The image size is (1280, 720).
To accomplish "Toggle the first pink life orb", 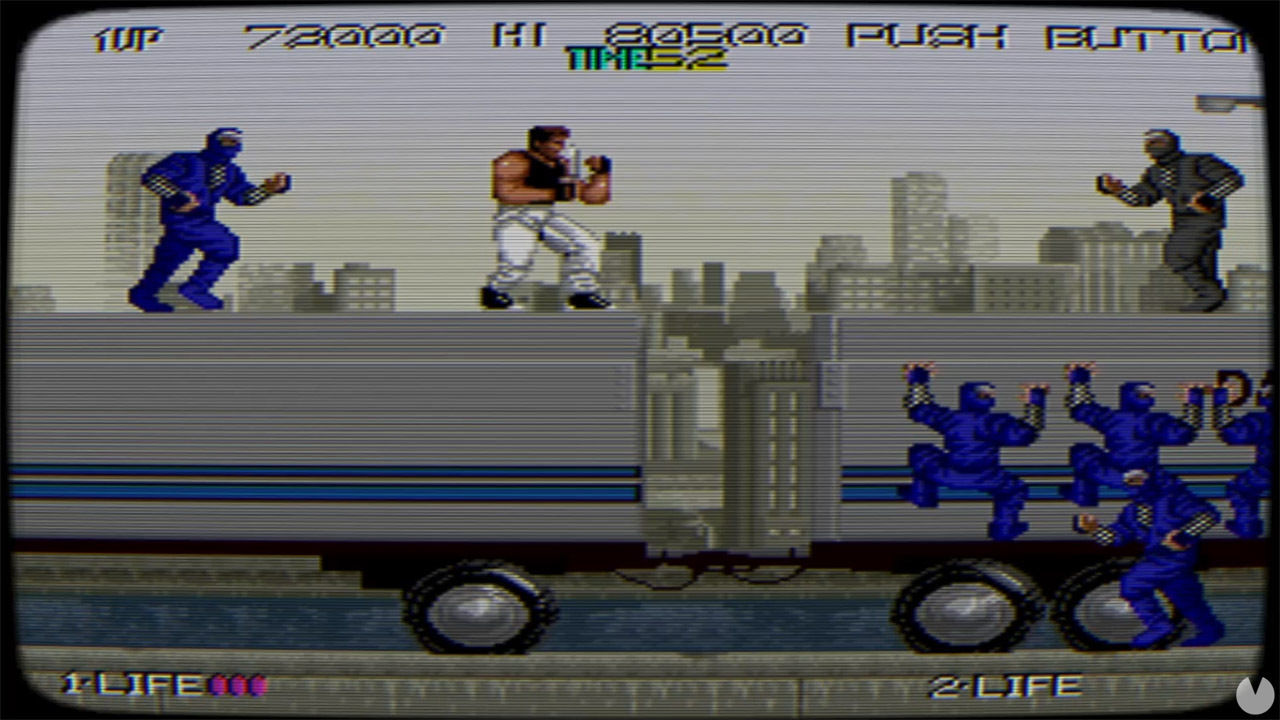I will pyautogui.click(x=216, y=684).
